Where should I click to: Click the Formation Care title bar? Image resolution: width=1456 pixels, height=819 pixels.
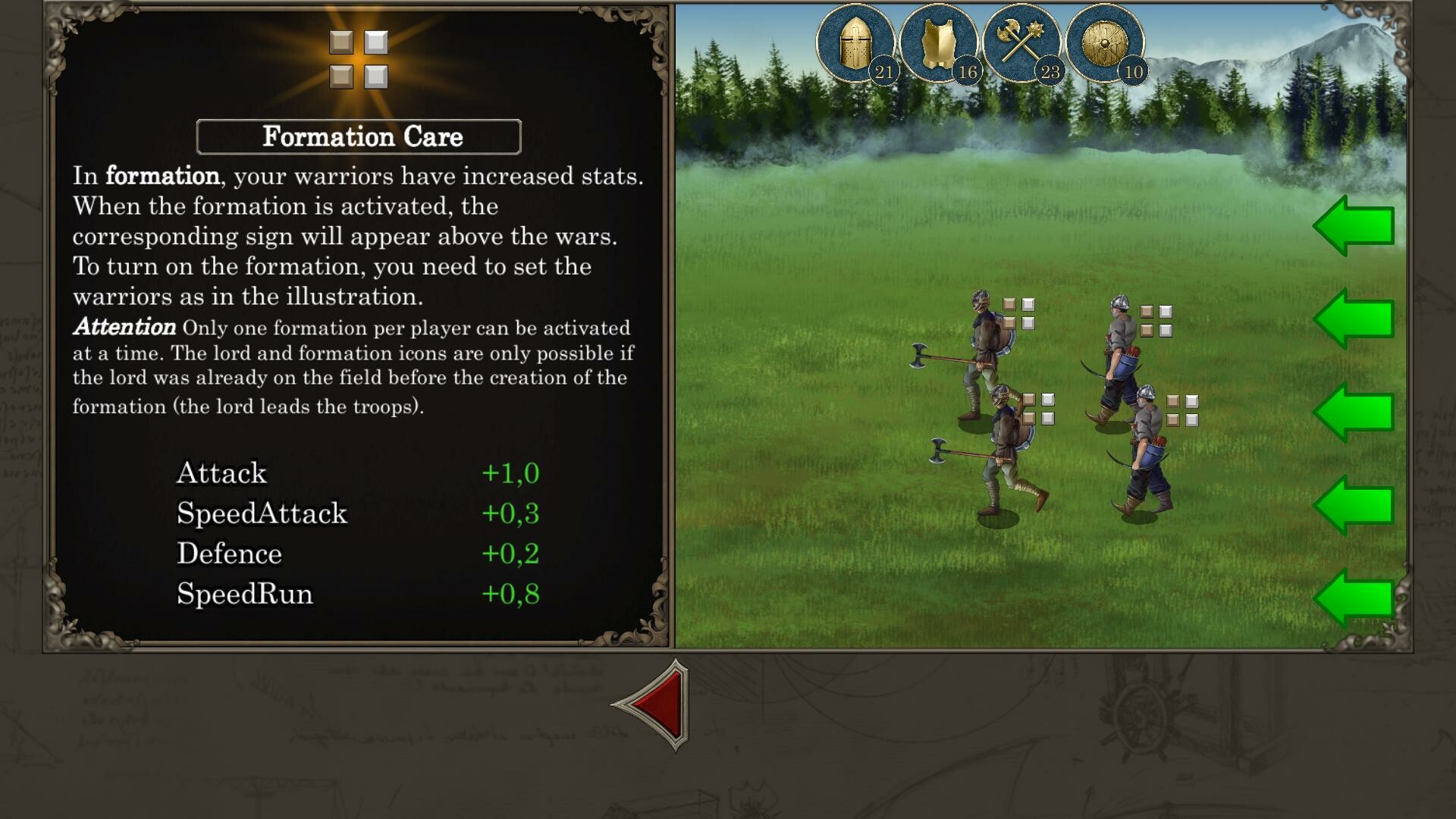click(358, 136)
